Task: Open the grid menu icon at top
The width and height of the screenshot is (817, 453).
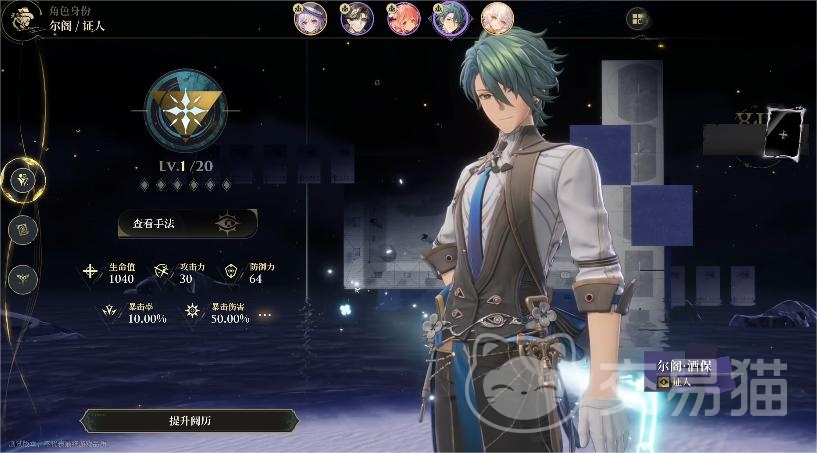Action: click(x=637, y=18)
